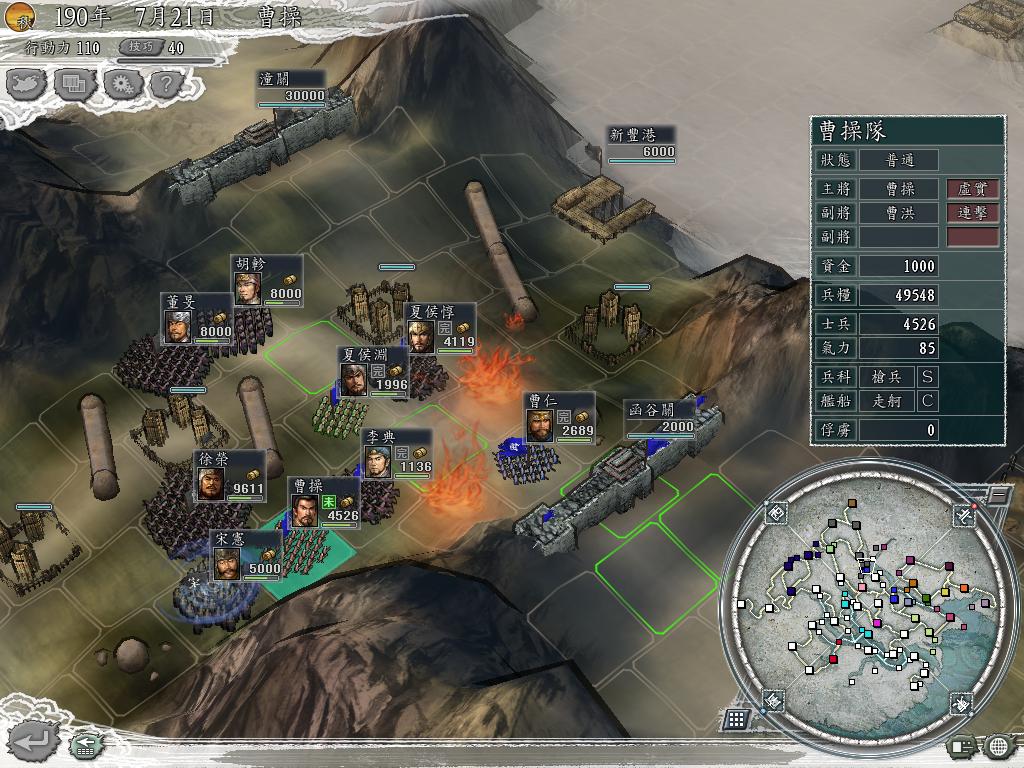This screenshot has width=1024, height=768.
Task: Click the strategic minimap of China
Action: click(858, 610)
